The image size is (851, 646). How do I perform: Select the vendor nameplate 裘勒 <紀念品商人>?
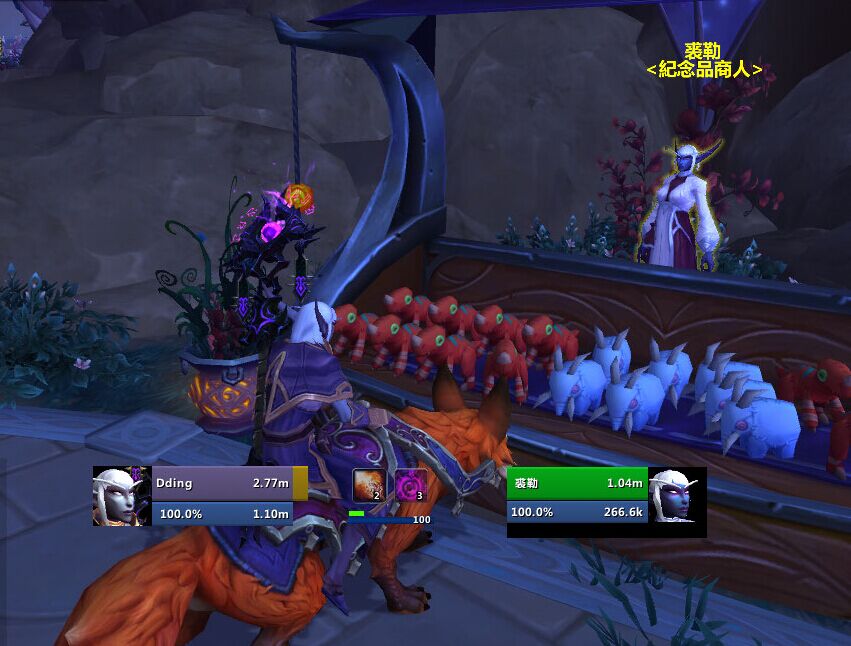(x=703, y=61)
